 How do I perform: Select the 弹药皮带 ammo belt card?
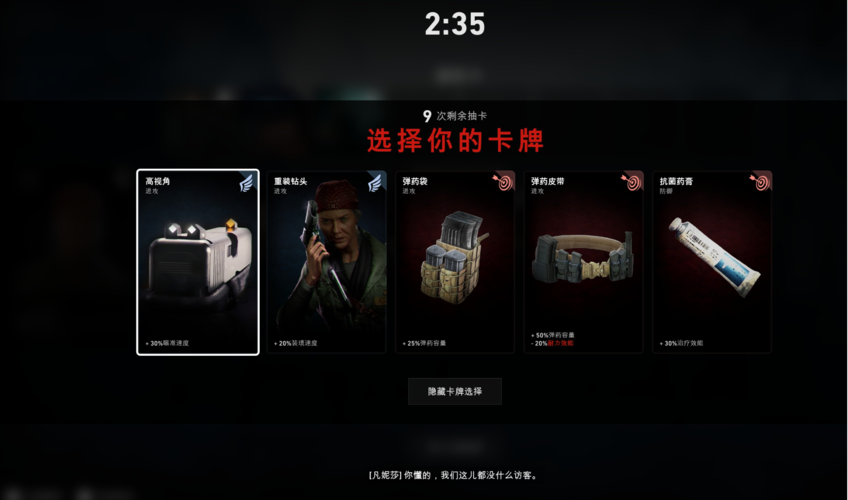point(583,262)
